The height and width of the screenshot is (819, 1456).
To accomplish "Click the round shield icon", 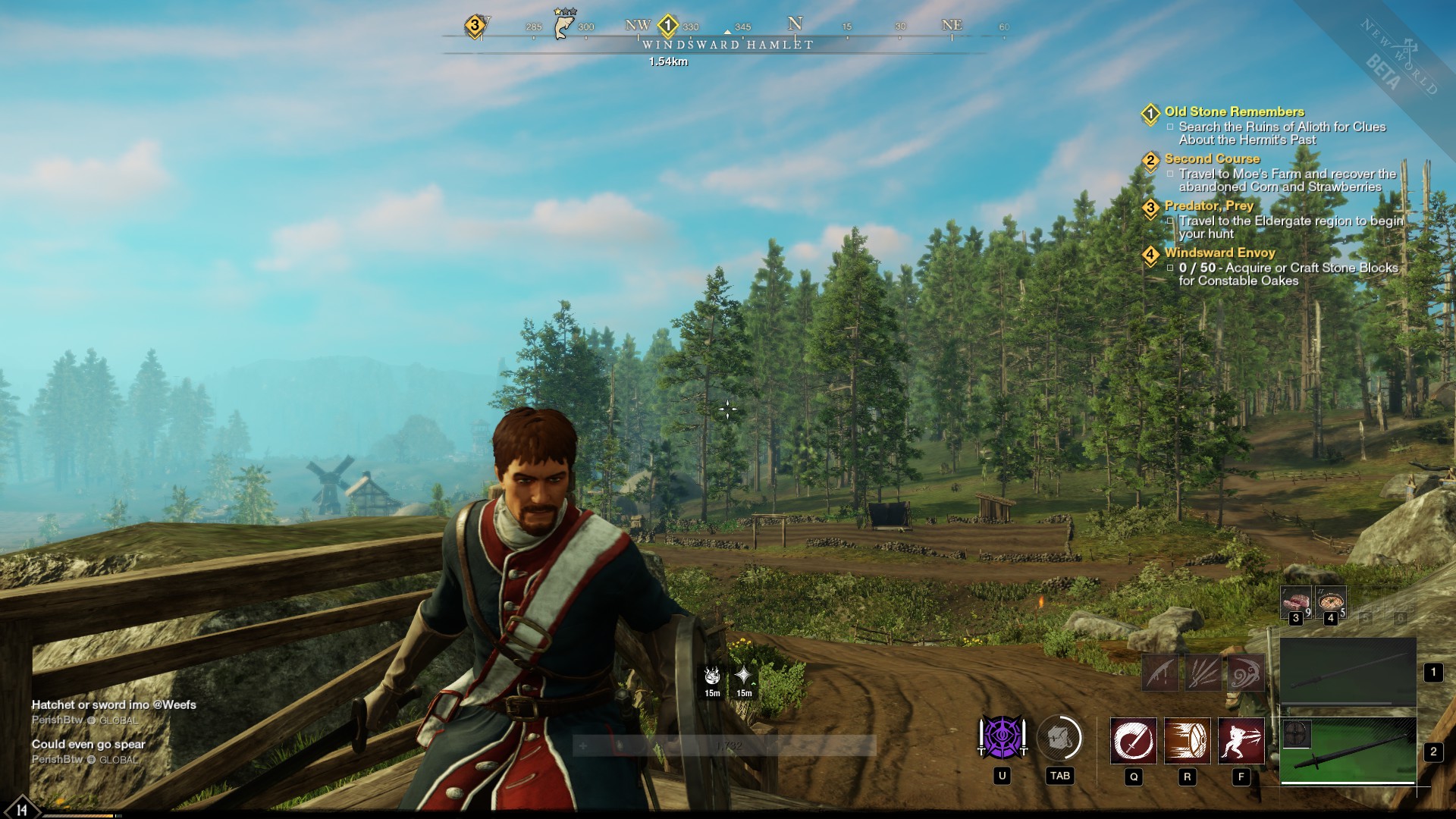I will (1296, 734).
